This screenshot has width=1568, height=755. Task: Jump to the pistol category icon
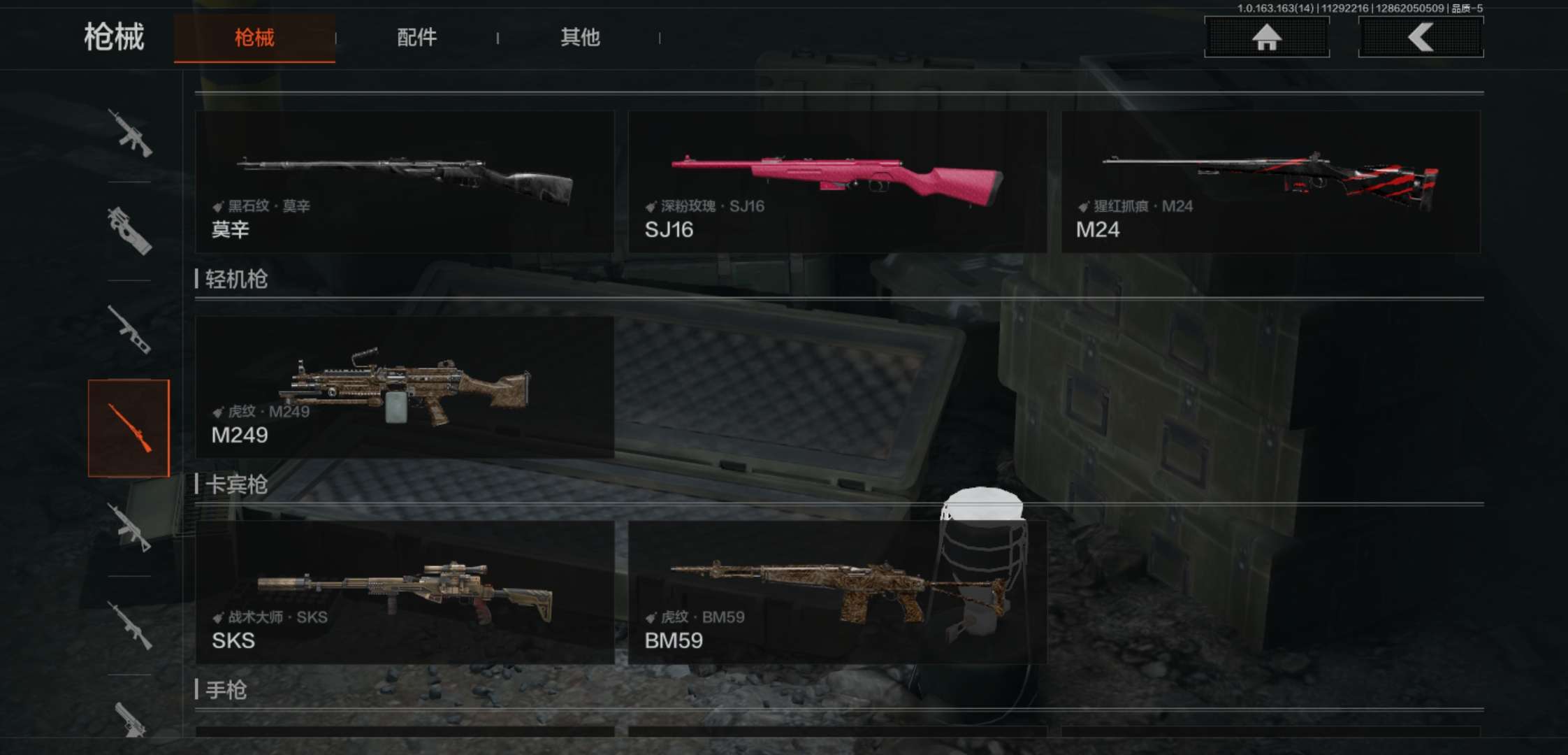[x=130, y=720]
